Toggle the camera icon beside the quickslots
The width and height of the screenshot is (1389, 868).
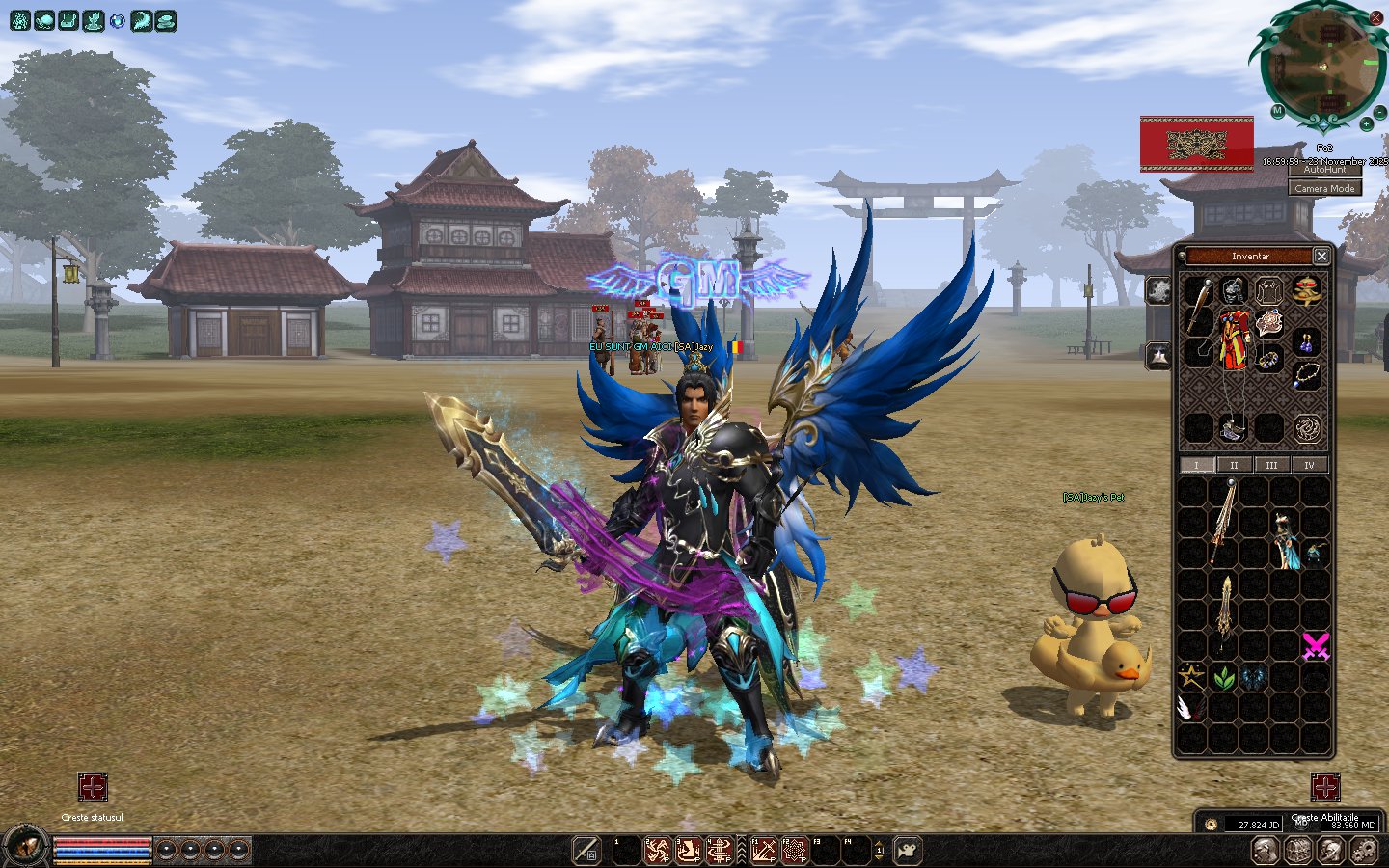point(908,851)
